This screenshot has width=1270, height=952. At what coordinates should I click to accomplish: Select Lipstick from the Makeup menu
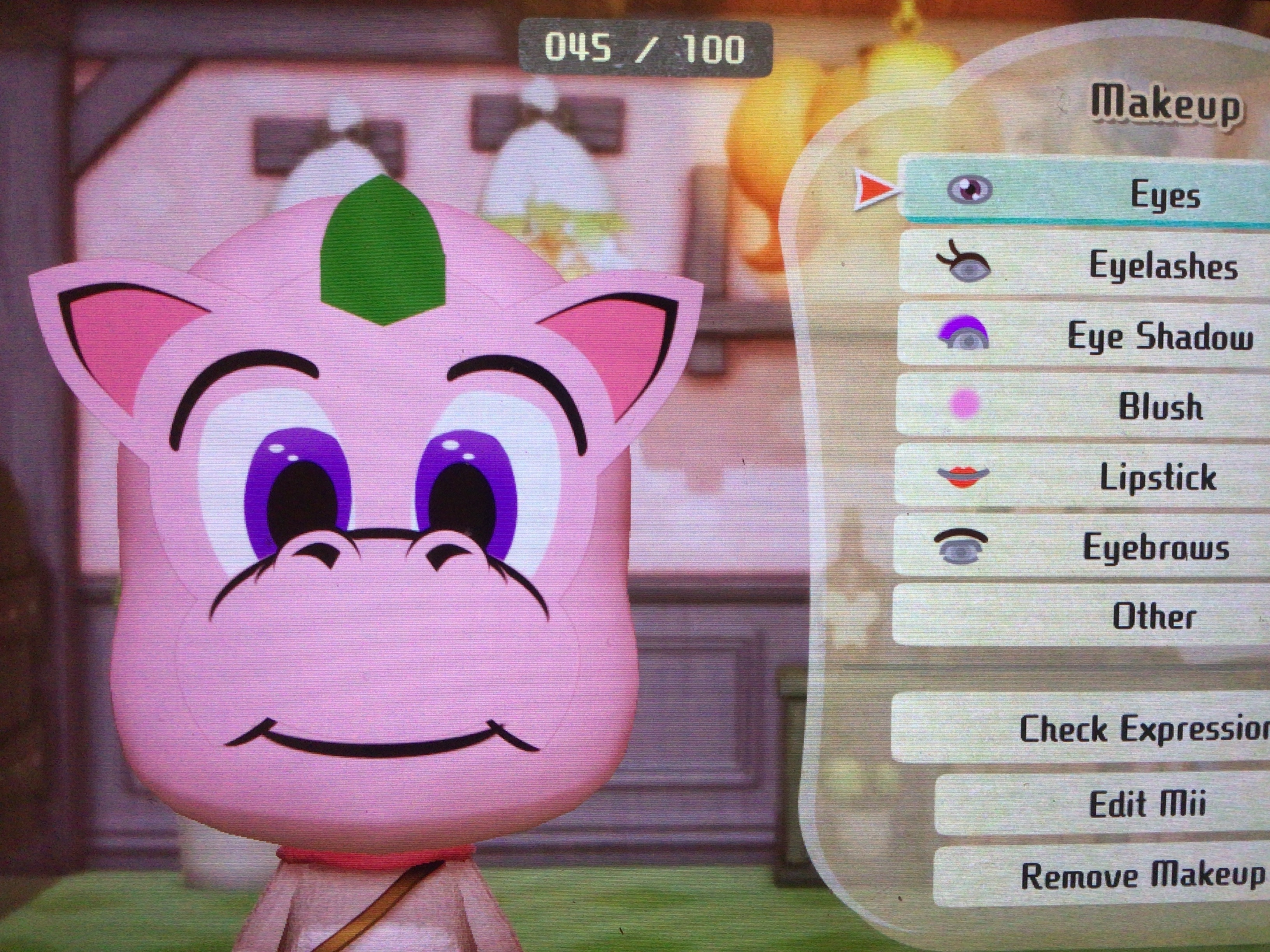coord(1085,476)
